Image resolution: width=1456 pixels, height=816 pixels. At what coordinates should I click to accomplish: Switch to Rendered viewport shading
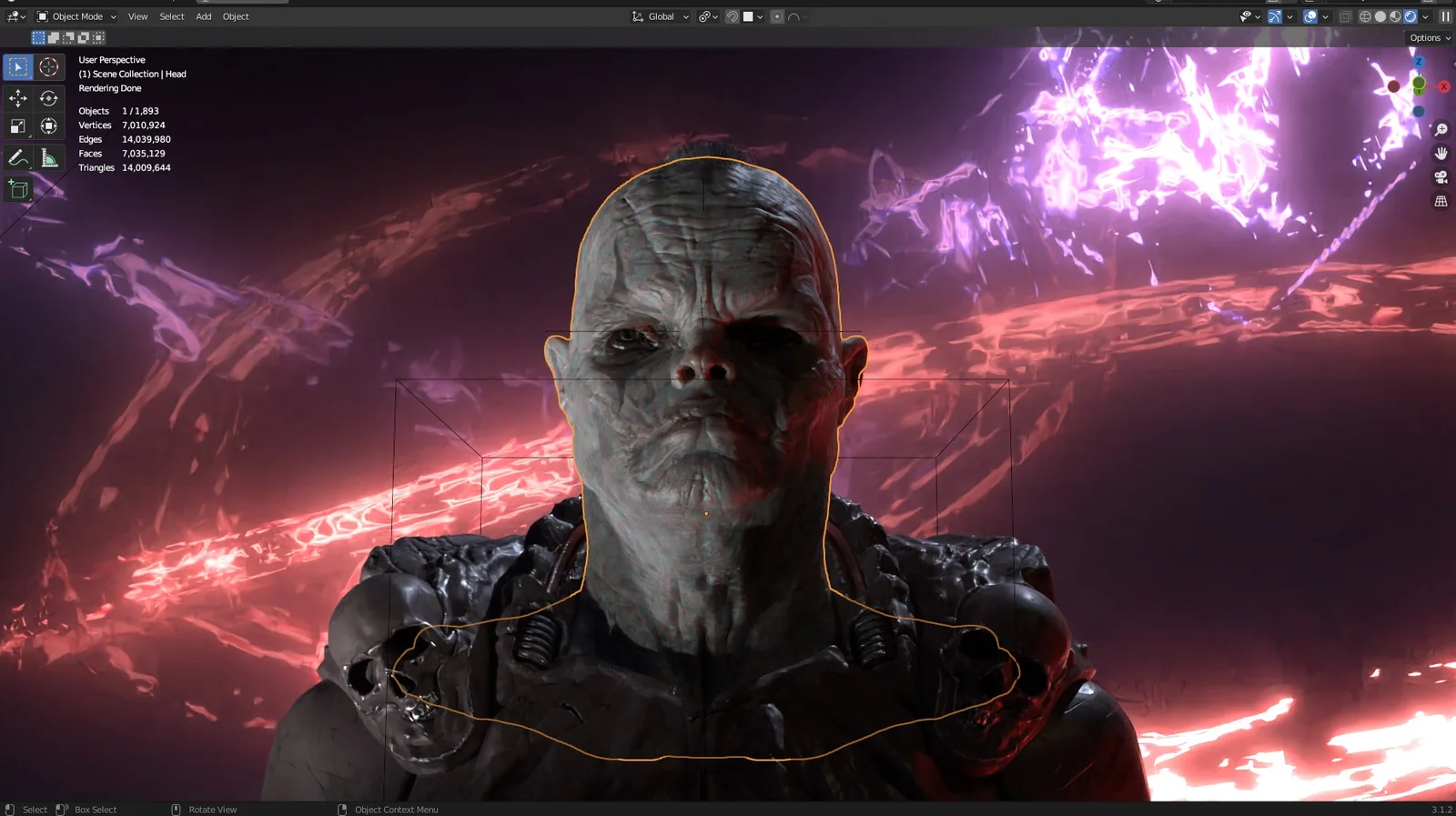point(1409,15)
